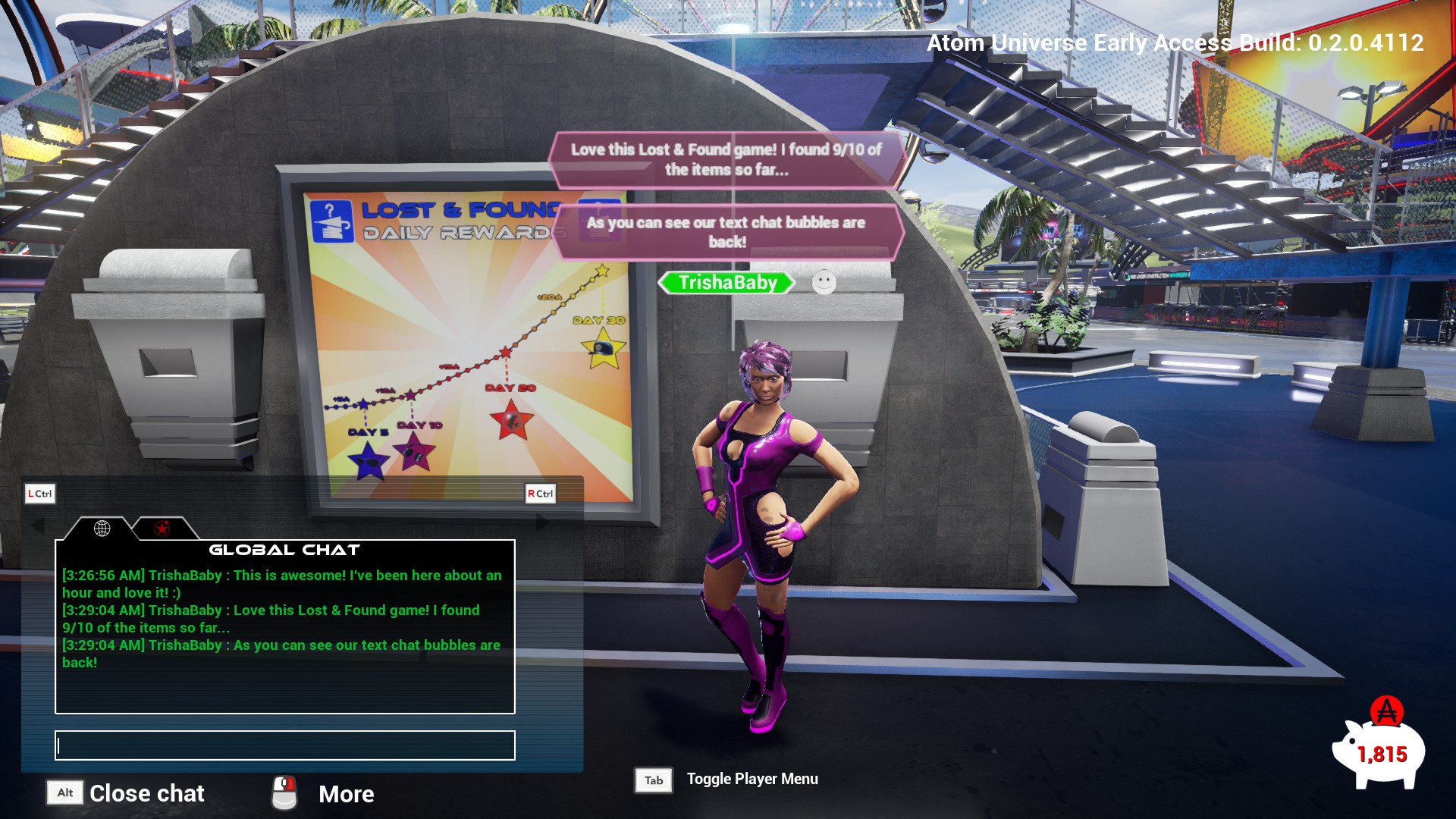1456x819 pixels.
Task: Select the TrishaBaby green name tag
Action: pyautogui.click(x=726, y=283)
